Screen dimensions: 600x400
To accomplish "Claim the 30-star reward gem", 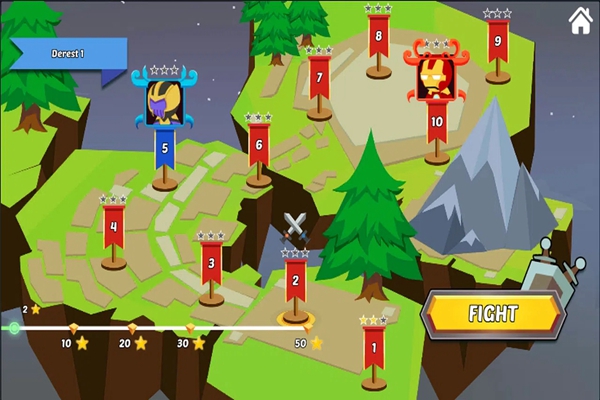I will click(x=190, y=328).
